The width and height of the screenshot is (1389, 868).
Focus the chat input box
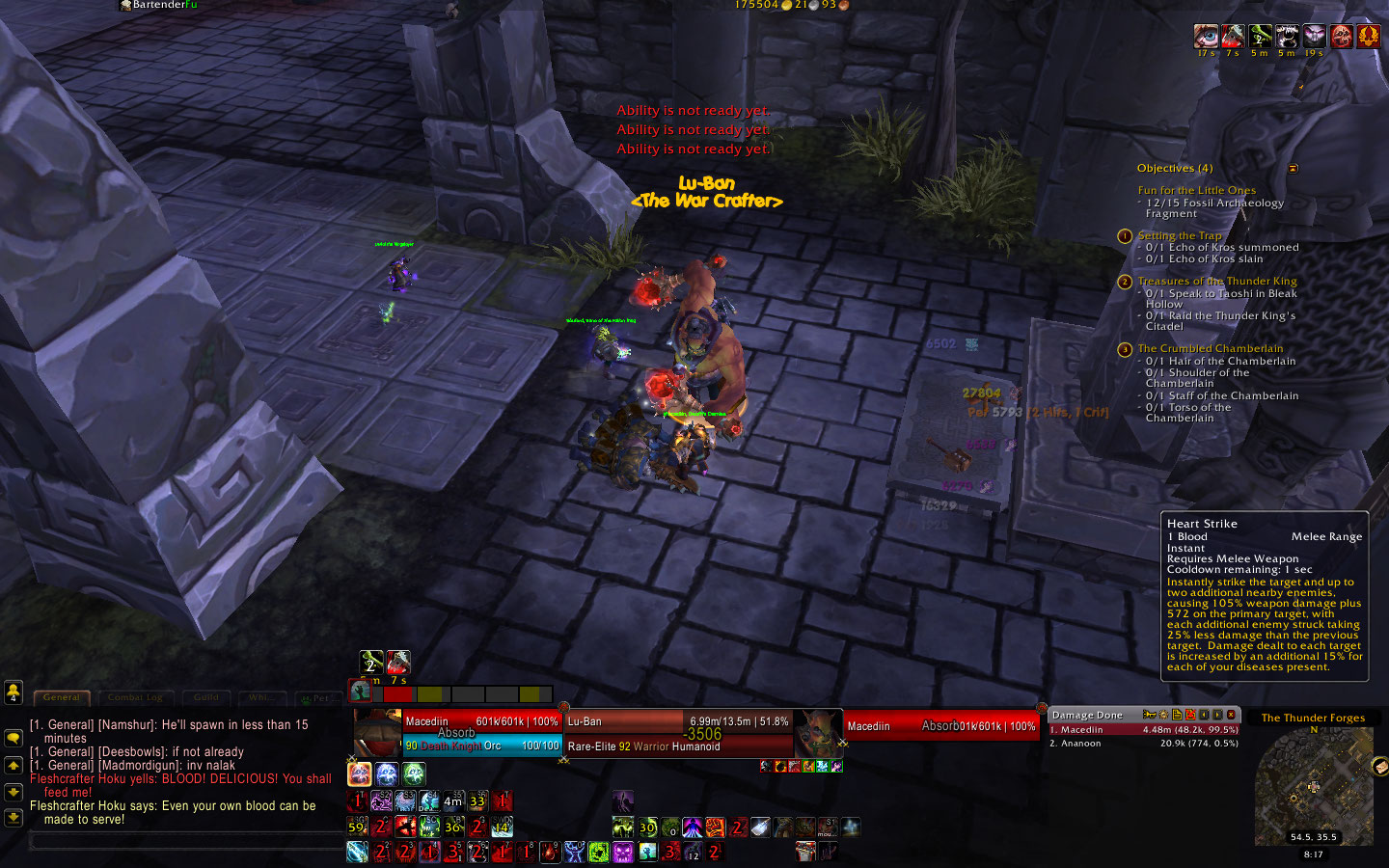[183, 841]
